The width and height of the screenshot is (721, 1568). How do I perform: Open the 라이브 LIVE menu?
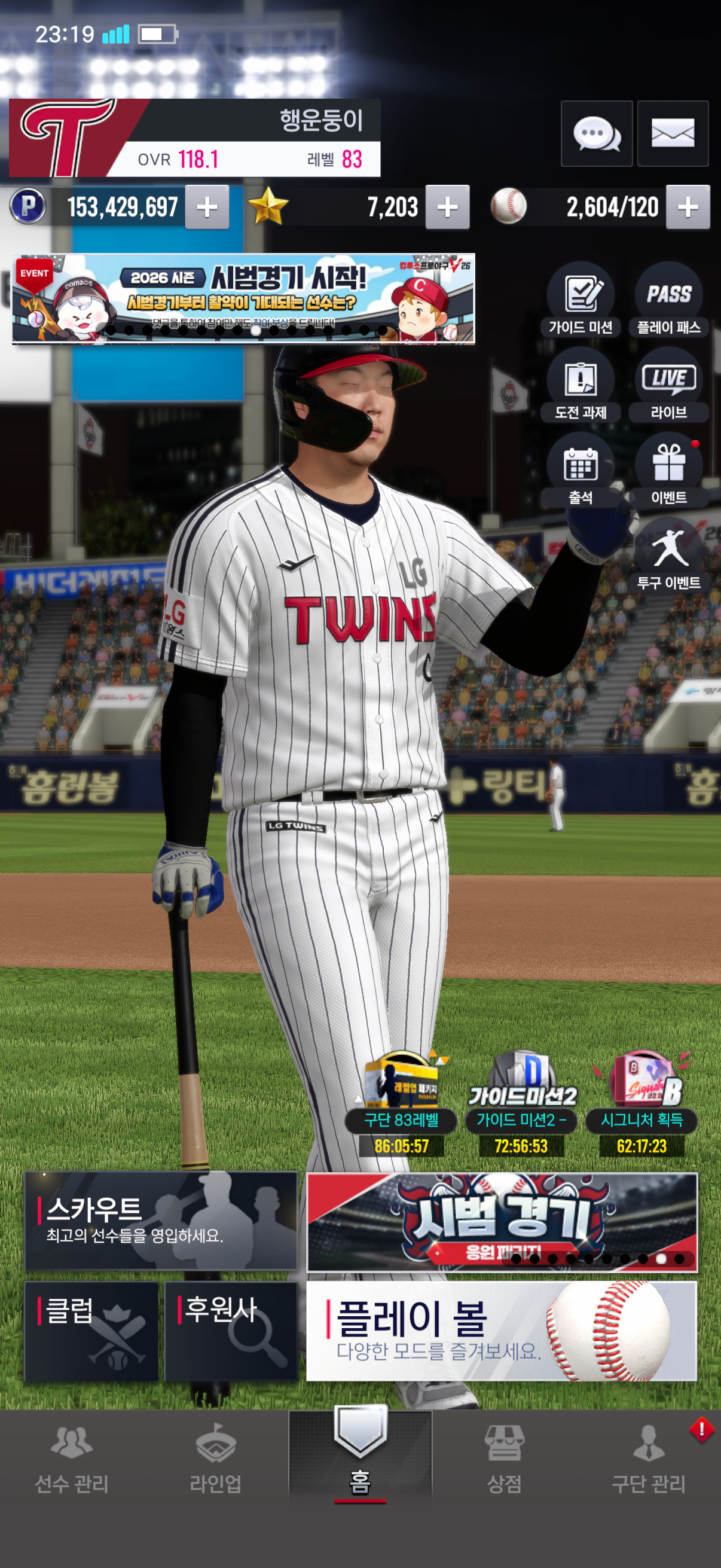click(x=668, y=385)
